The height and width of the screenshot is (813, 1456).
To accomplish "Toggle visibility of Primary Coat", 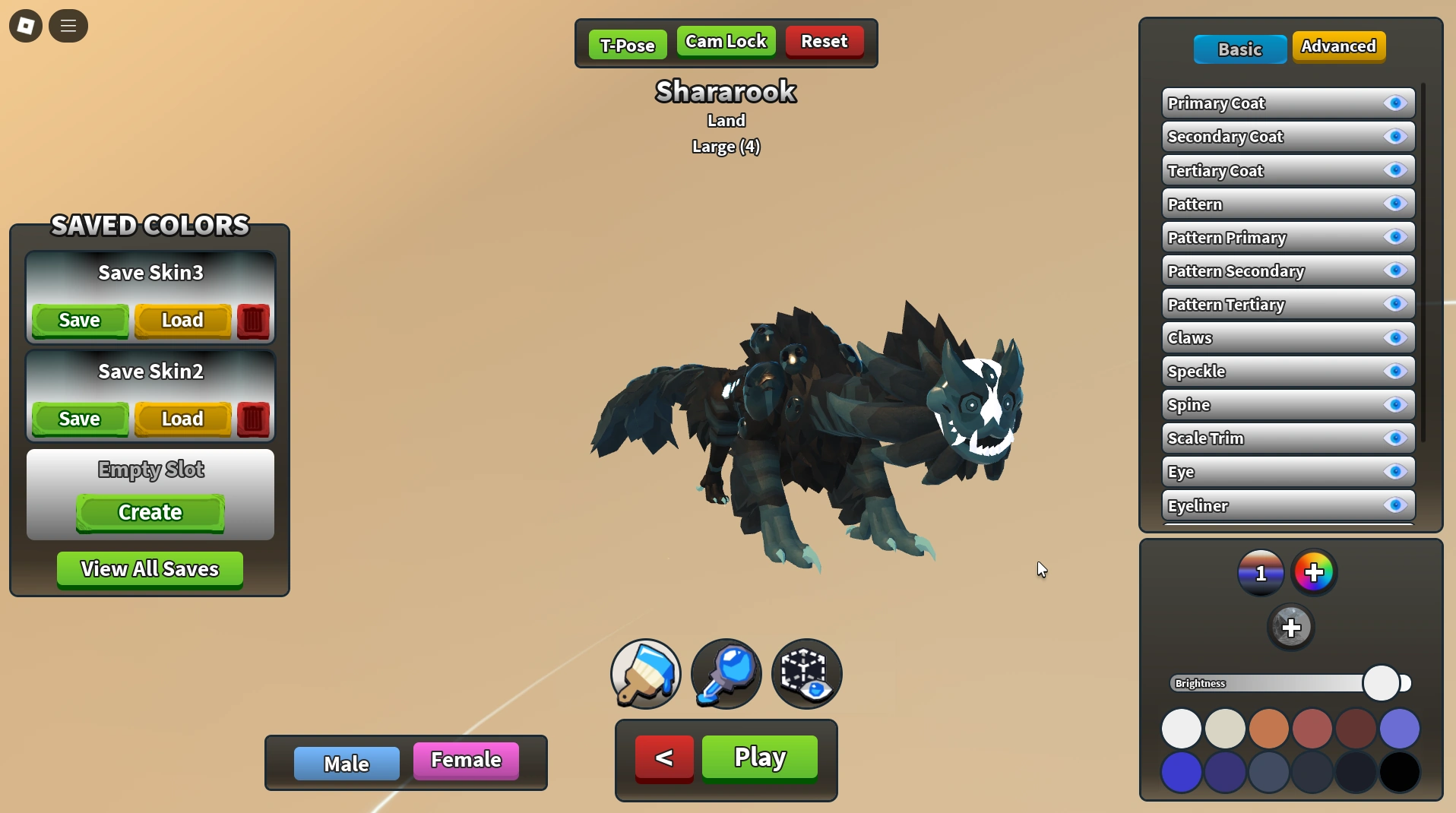I will click(x=1397, y=103).
